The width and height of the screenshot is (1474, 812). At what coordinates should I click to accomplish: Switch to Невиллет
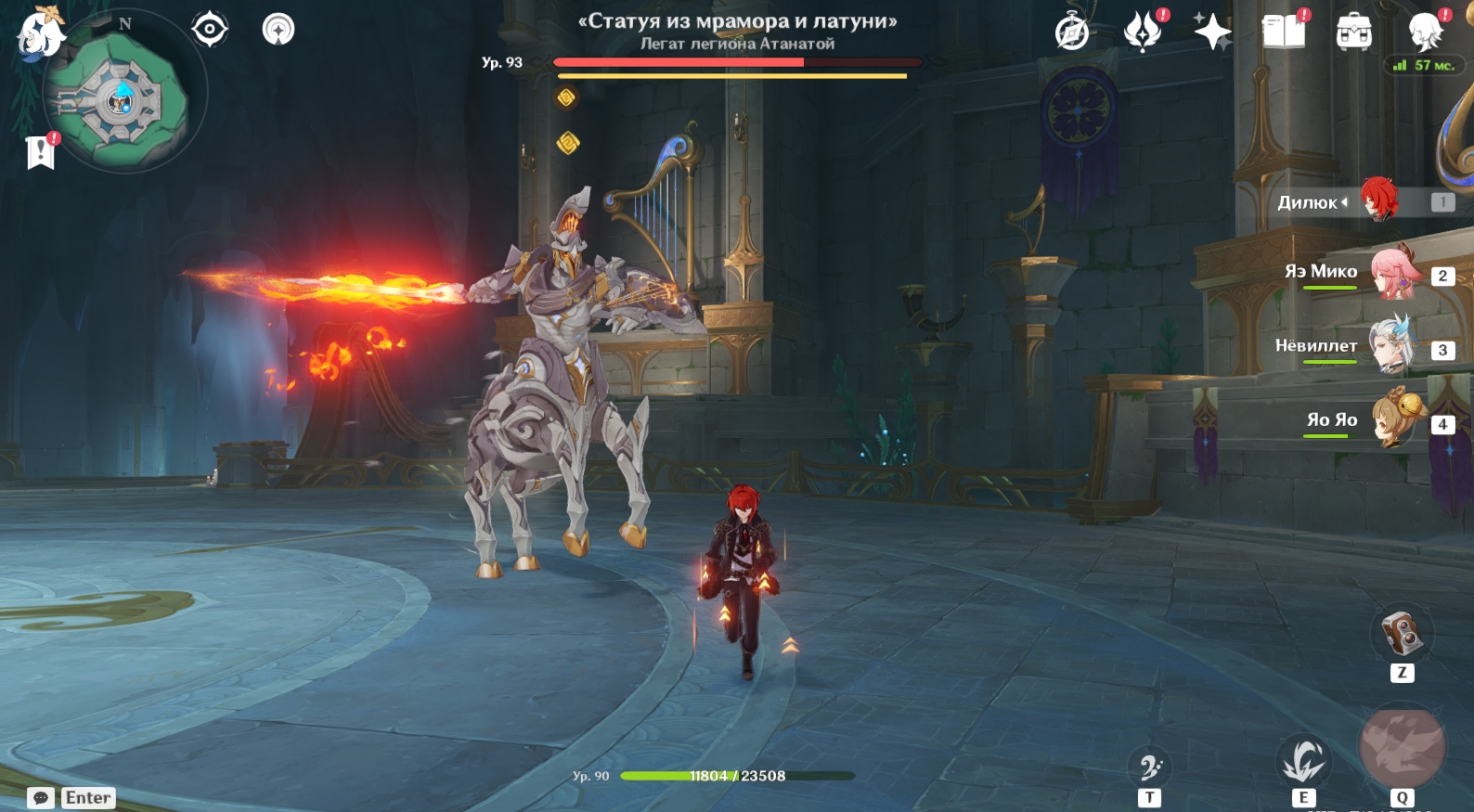point(1392,347)
